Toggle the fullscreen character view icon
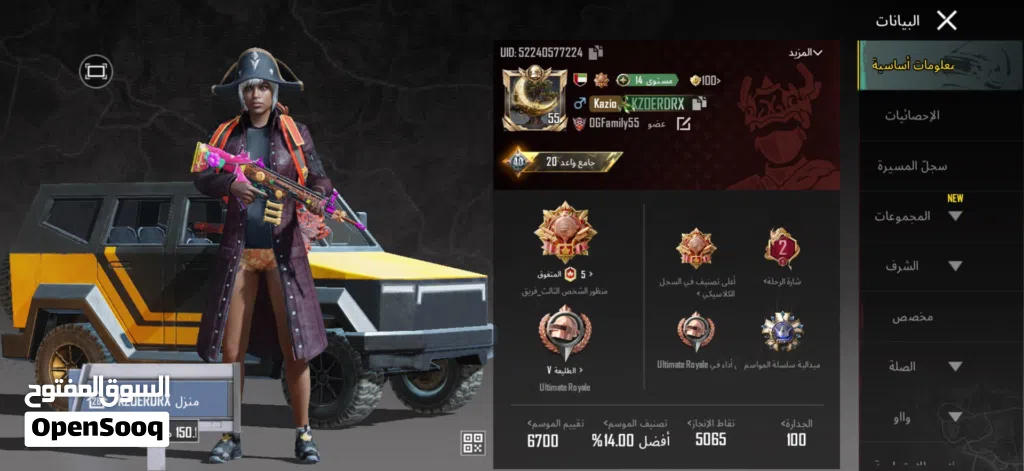The image size is (1024, 471). coord(96,71)
